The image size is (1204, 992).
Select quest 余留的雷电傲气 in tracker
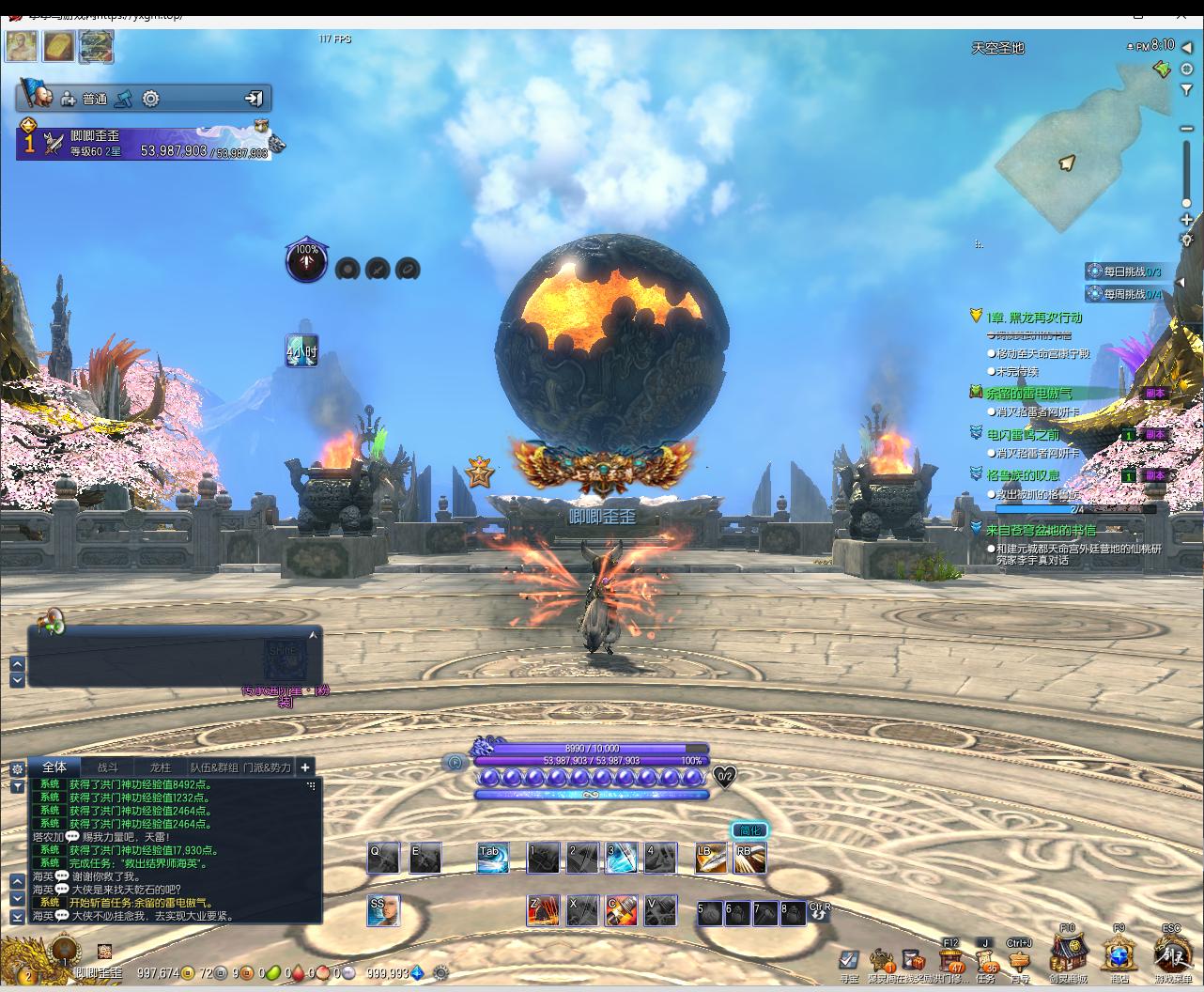(1027, 393)
